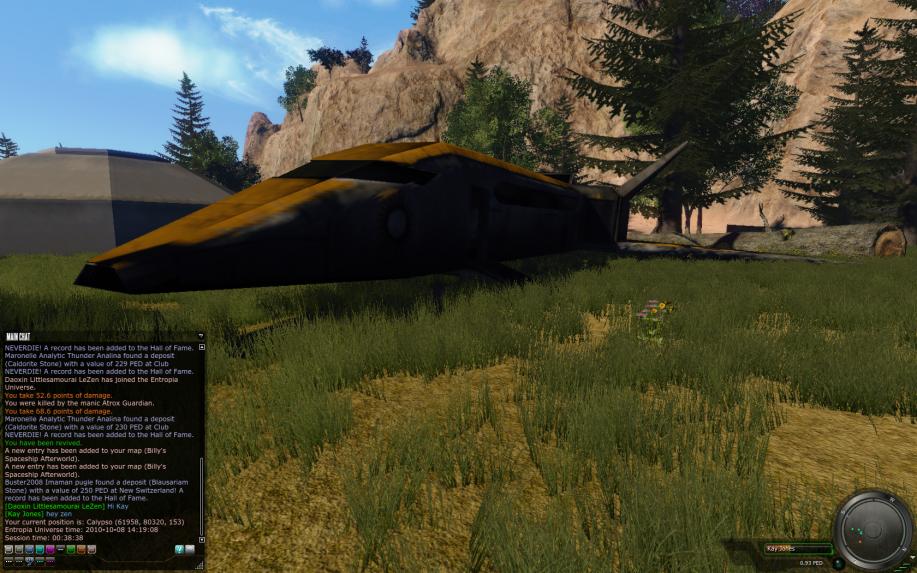Screen dimensions: 917x573
Task: Click the chat scrollbar up arrow
Action: point(202,347)
